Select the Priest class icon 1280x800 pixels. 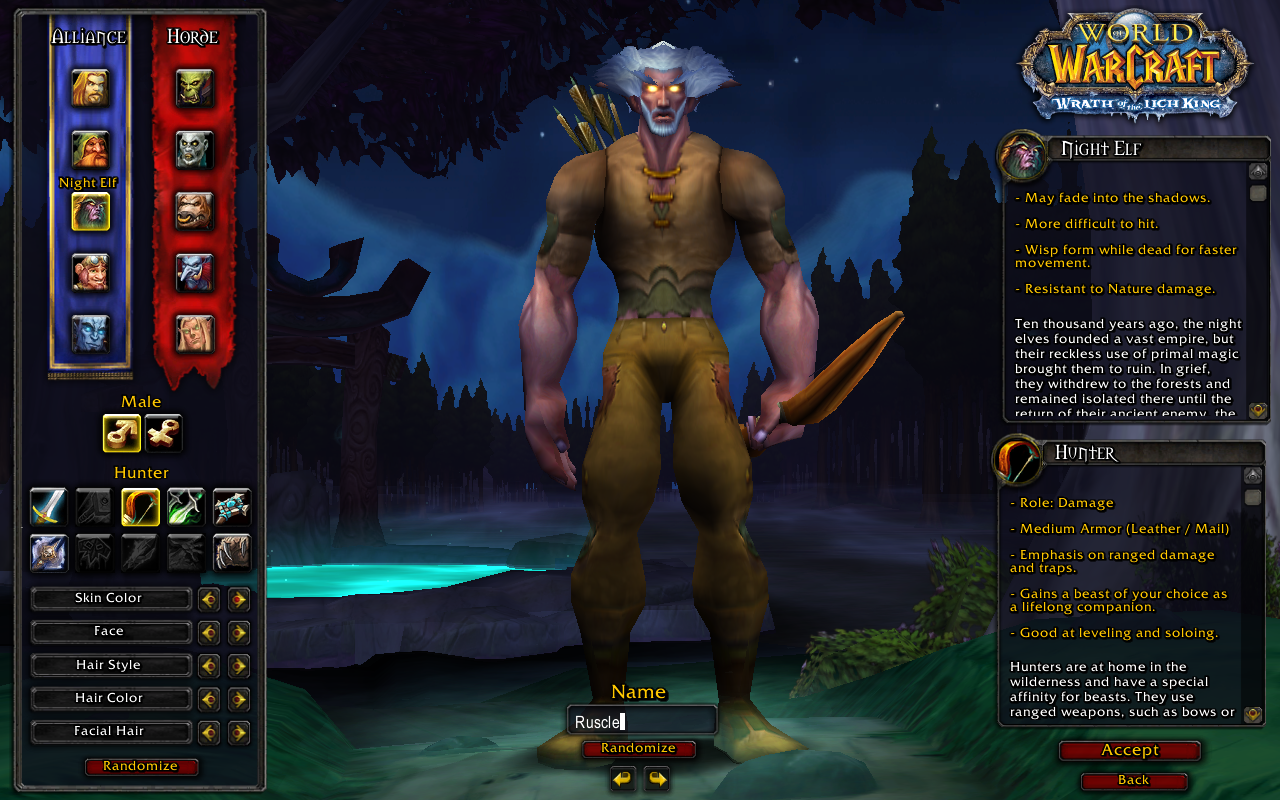click(232, 507)
